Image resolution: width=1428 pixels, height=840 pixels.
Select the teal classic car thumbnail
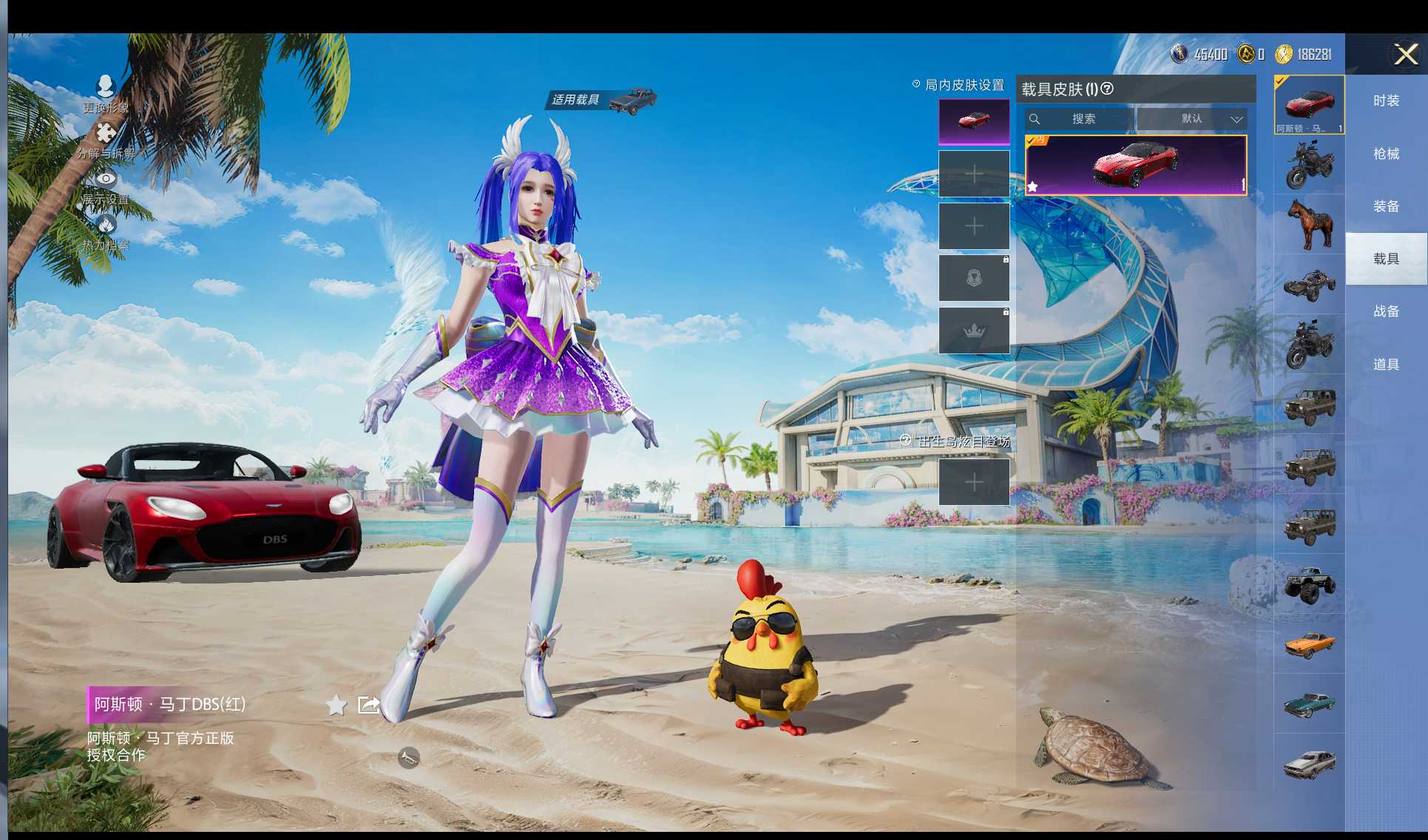(x=1309, y=704)
